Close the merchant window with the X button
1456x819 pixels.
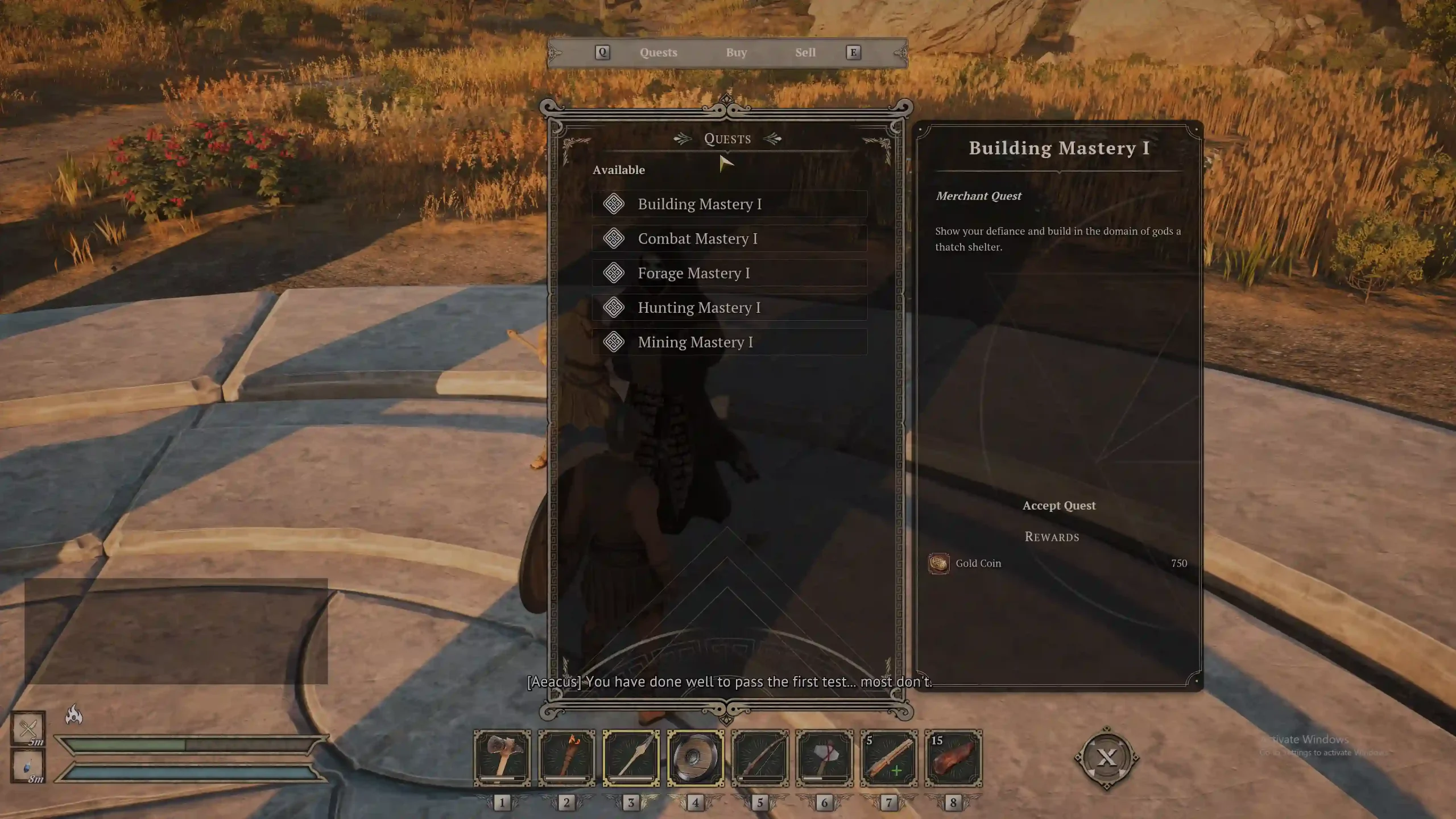coord(1106,758)
